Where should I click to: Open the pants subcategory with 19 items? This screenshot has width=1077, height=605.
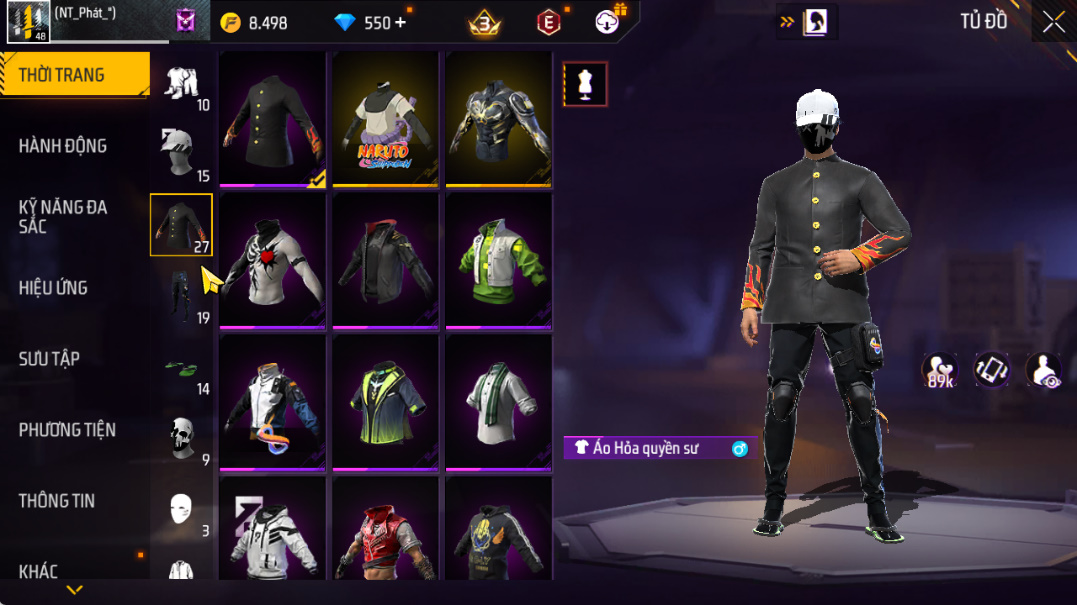pos(182,297)
